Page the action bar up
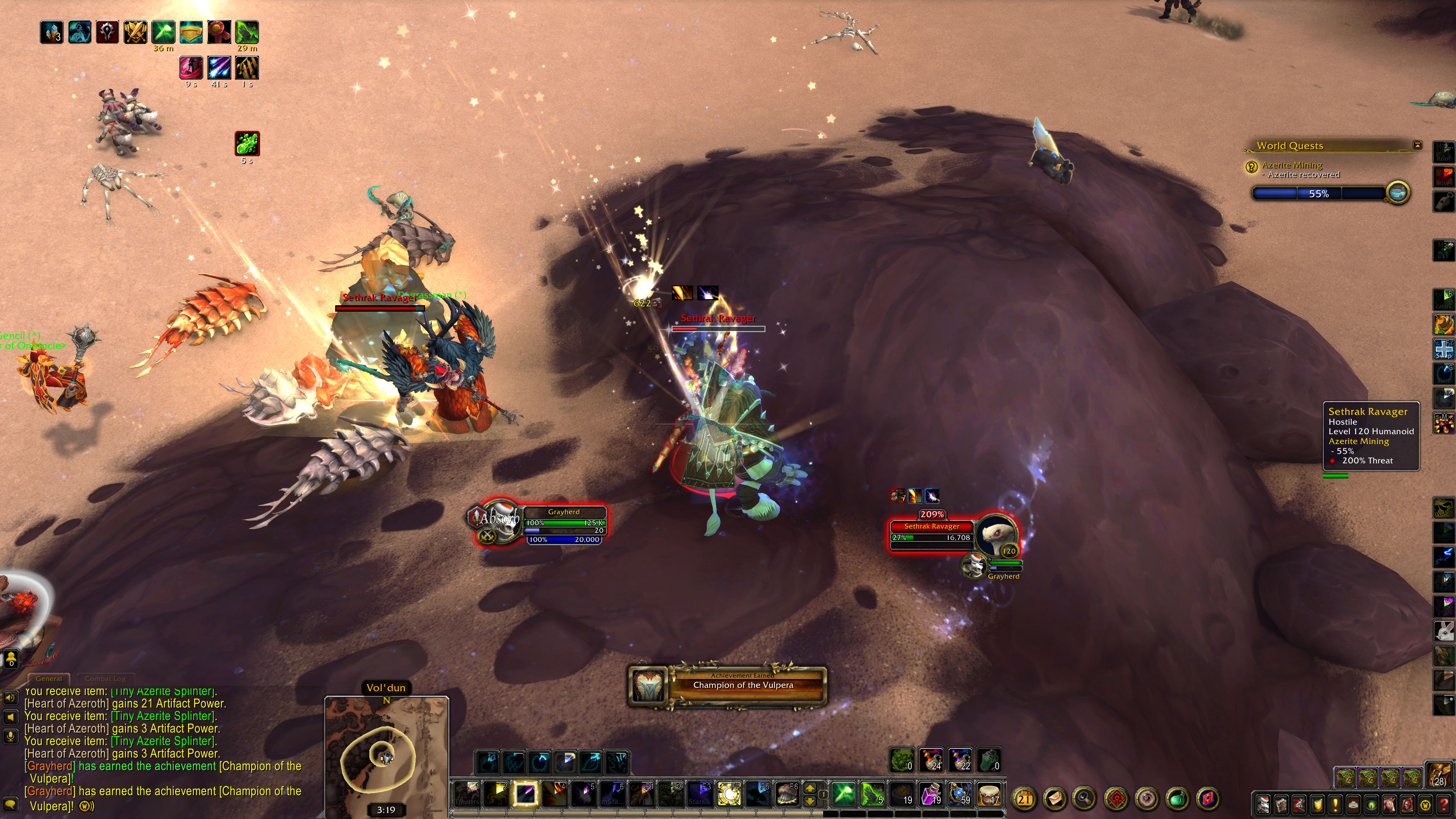 [x=810, y=789]
